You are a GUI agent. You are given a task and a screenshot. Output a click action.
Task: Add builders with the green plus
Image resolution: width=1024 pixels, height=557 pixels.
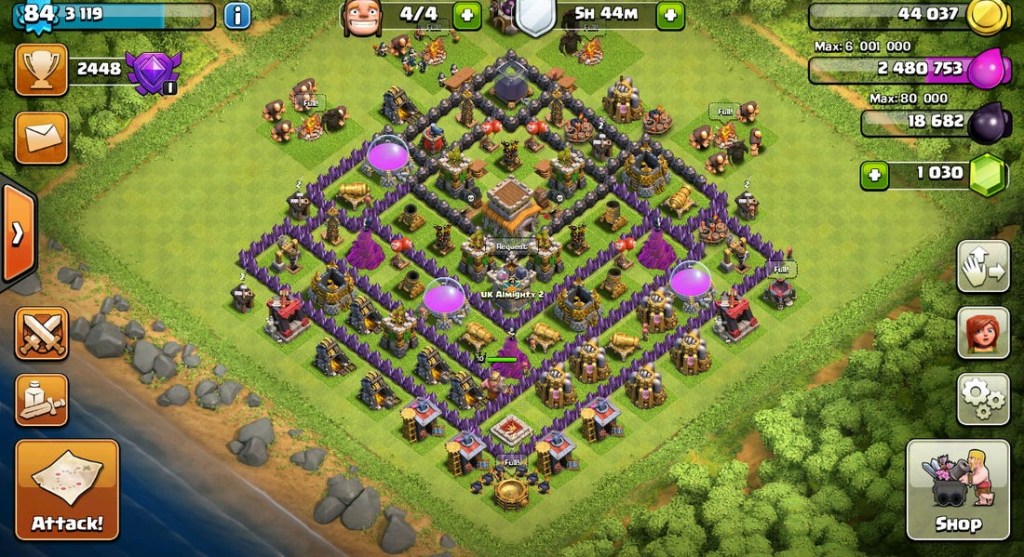click(x=467, y=15)
